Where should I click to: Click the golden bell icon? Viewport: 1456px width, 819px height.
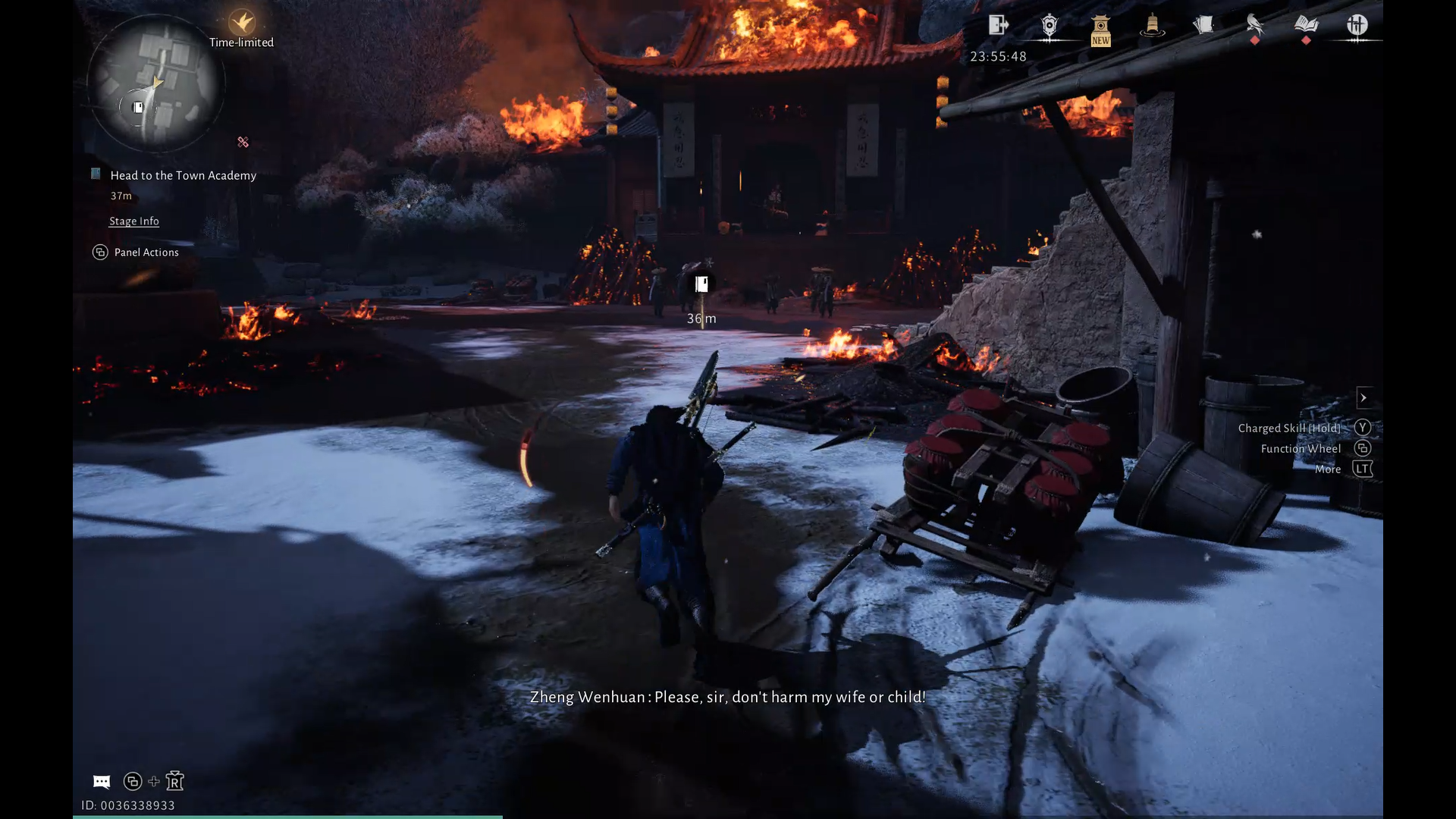pyautogui.click(x=1152, y=27)
